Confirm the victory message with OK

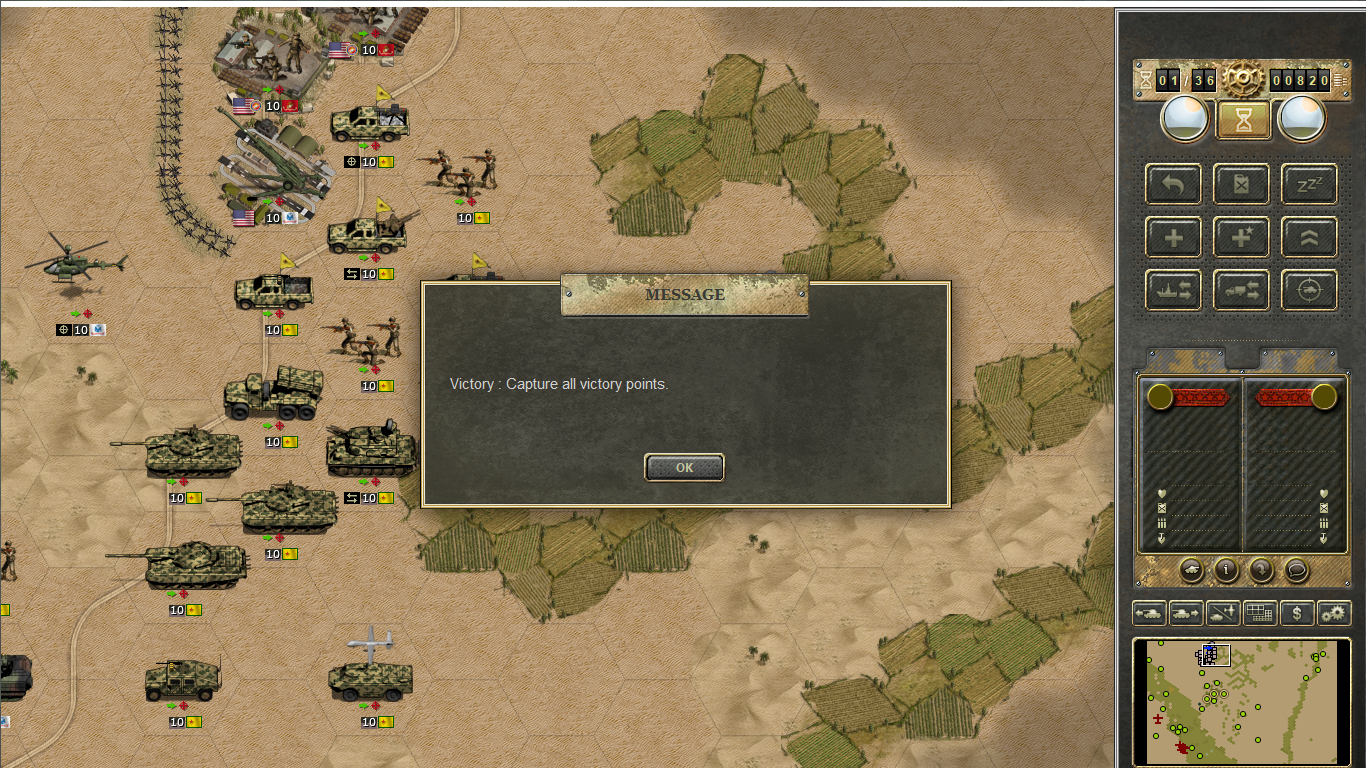tap(684, 467)
